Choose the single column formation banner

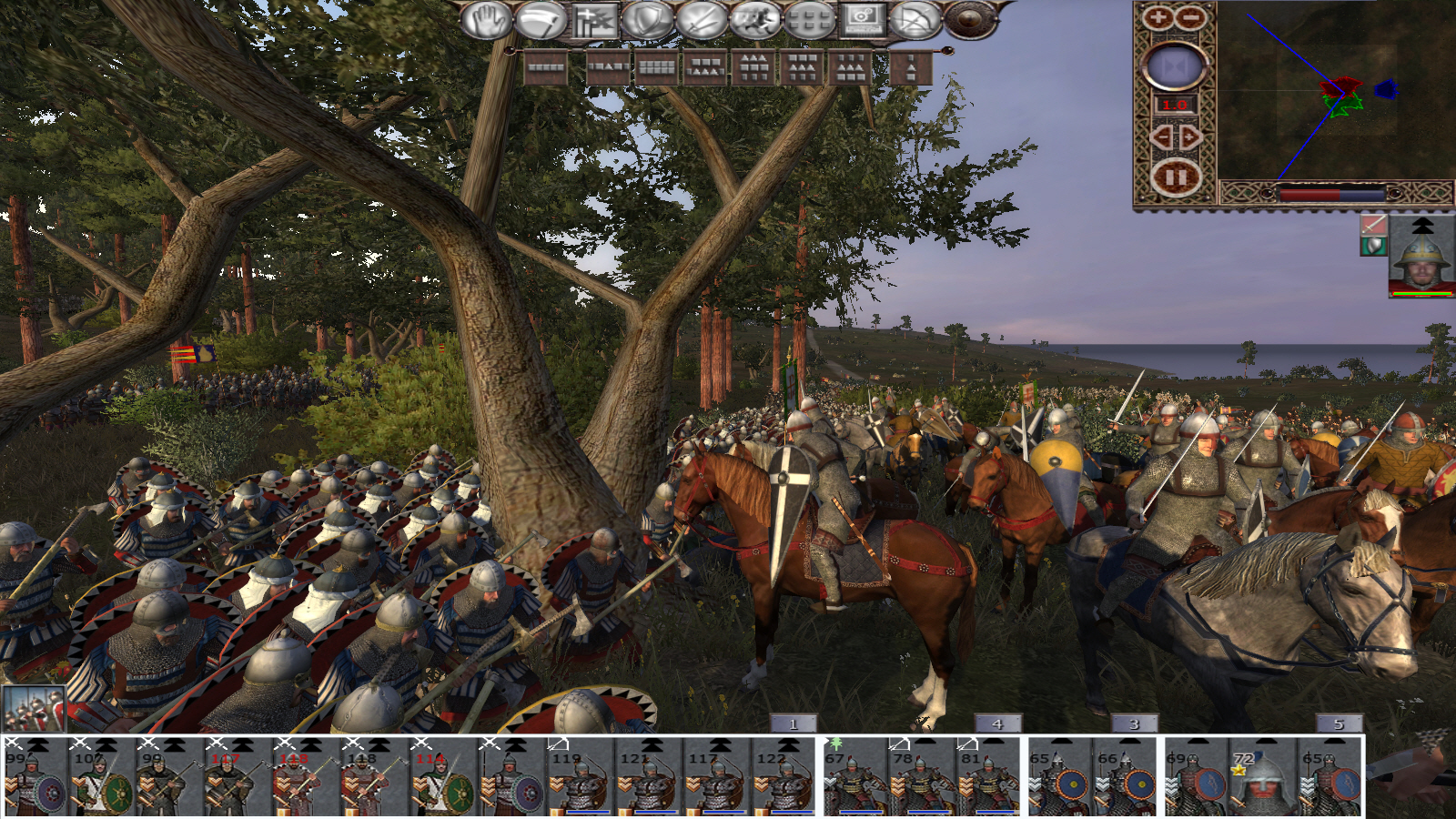(911, 68)
